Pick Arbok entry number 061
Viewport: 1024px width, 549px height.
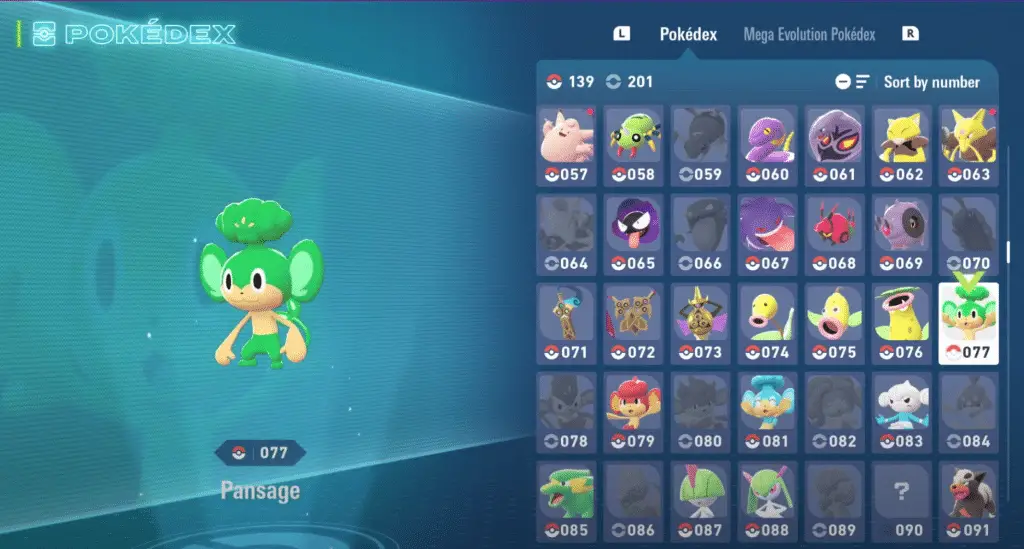834,146
